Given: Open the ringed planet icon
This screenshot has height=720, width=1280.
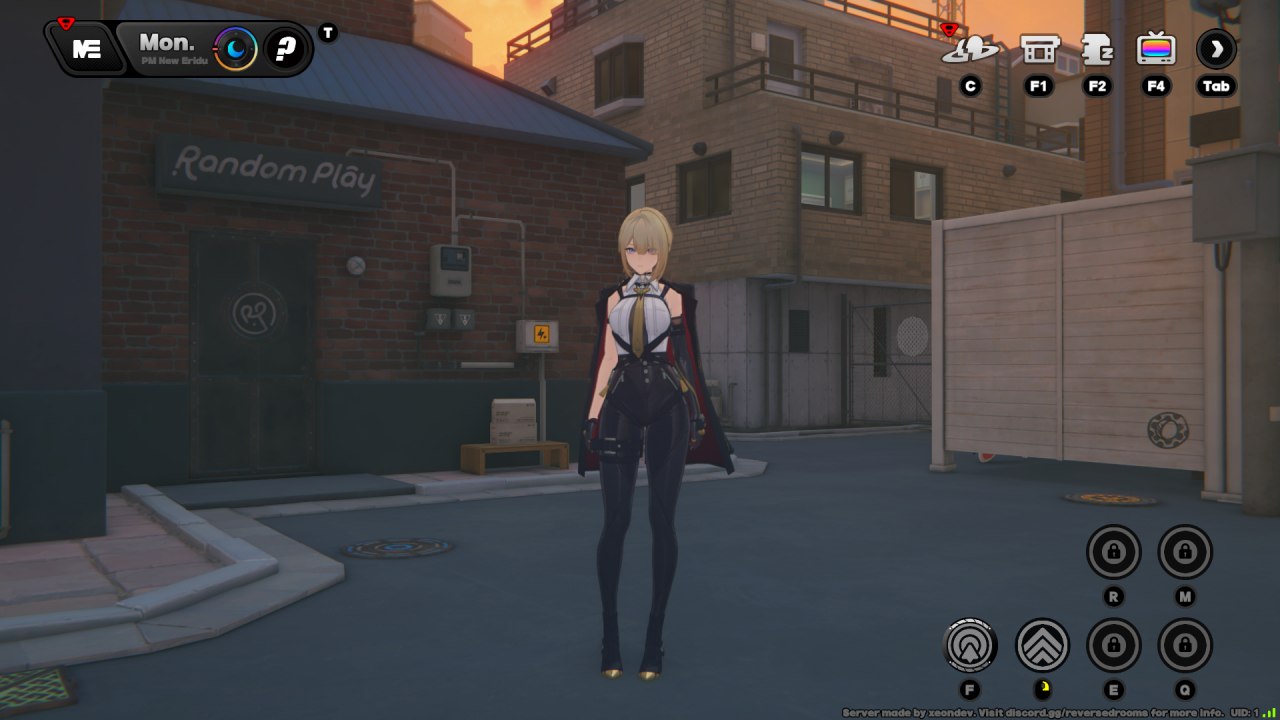Looking at the screenshot, I should (969, 49).
